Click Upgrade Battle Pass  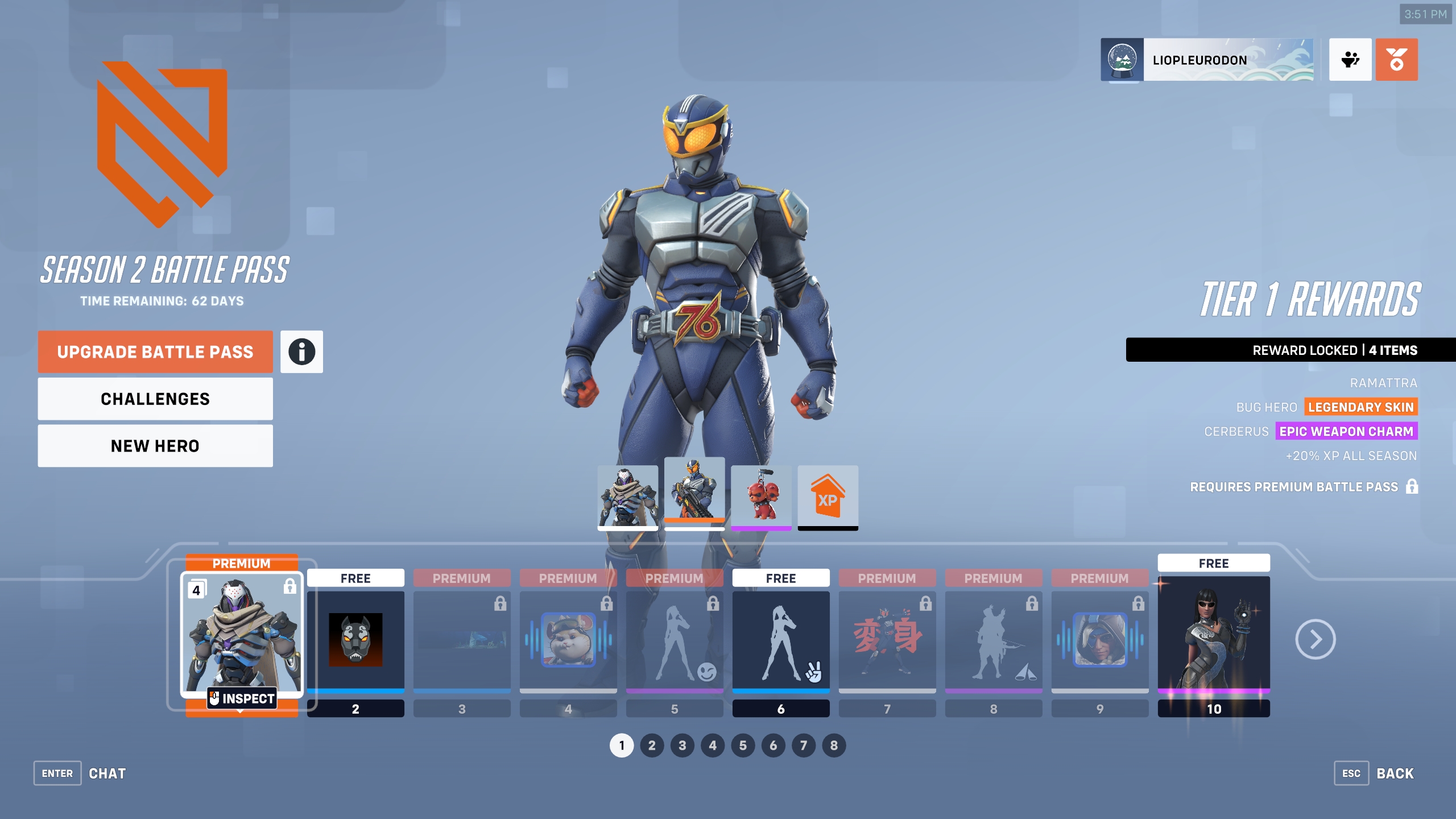point(155,351)
